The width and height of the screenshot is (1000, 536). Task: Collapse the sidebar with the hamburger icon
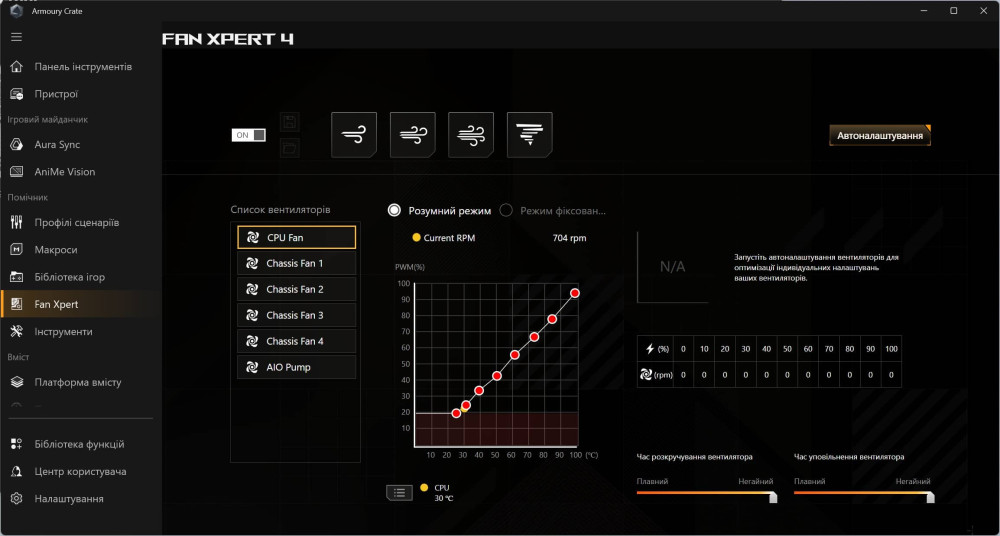point(16,37)
